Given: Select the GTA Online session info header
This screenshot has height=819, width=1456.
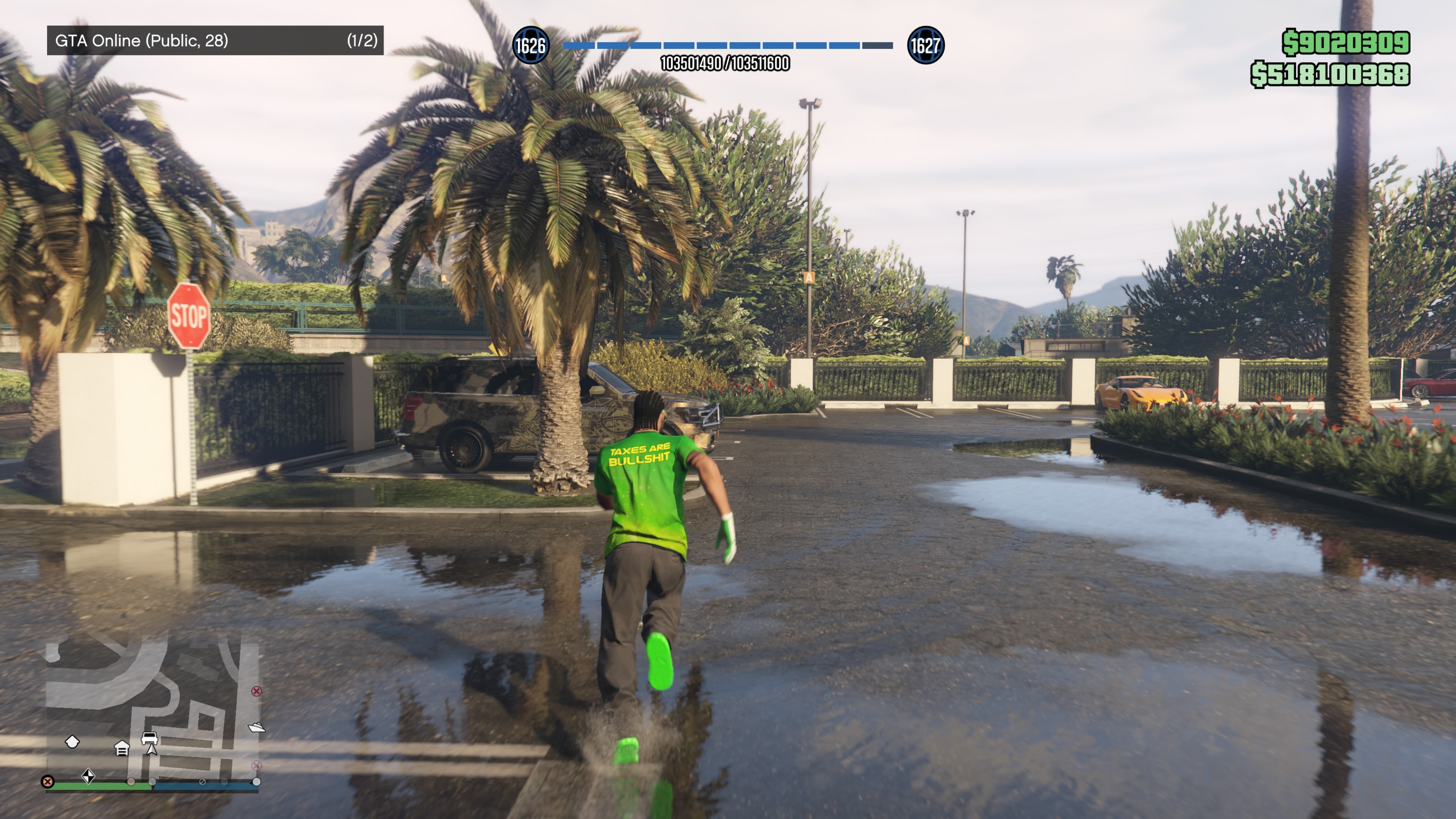Looking at the screenshot, I should (215, 40).
